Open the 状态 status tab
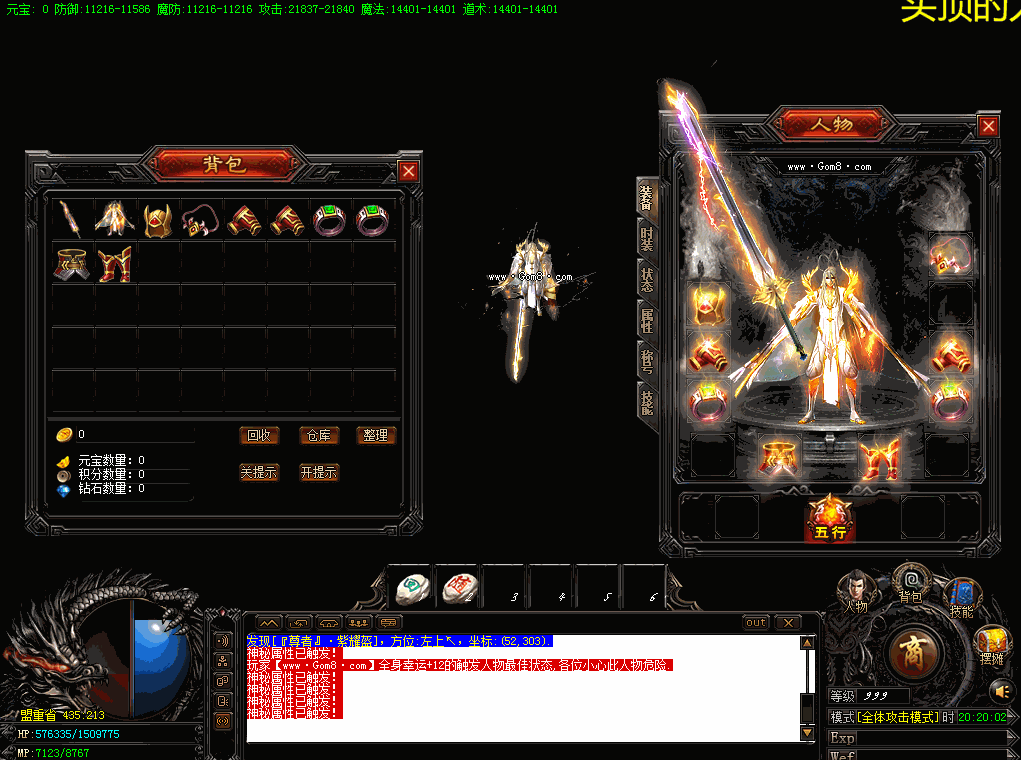This screenshot has height=760, width=1021. click(x=647, y=280)
